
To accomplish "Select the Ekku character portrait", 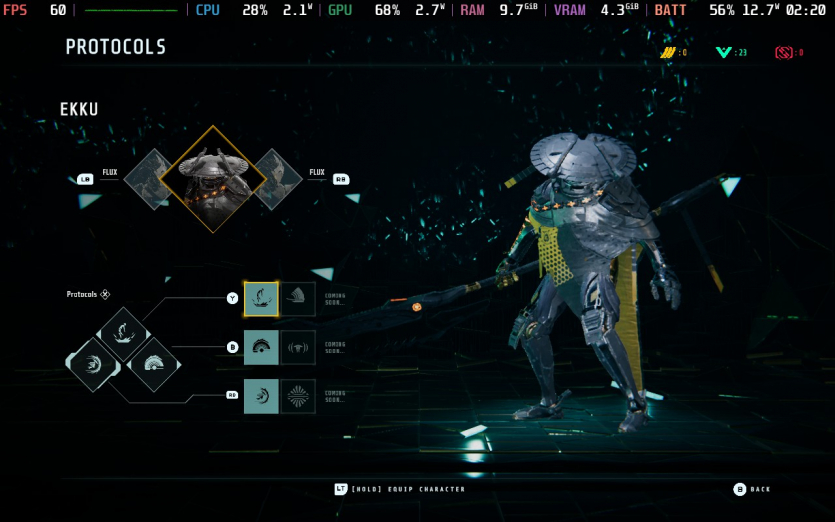I will (x=212, y=179).
